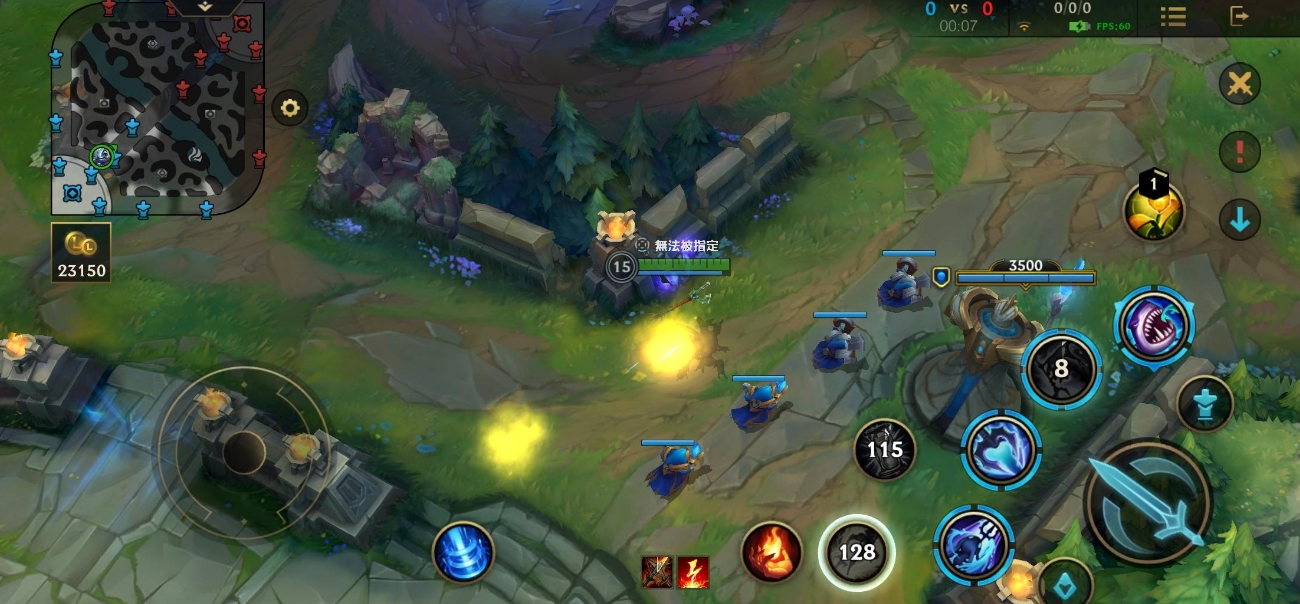1300x604 pixels.
Task: Use the yellow flower item with 1 charge
Action: click(1154, 211)
